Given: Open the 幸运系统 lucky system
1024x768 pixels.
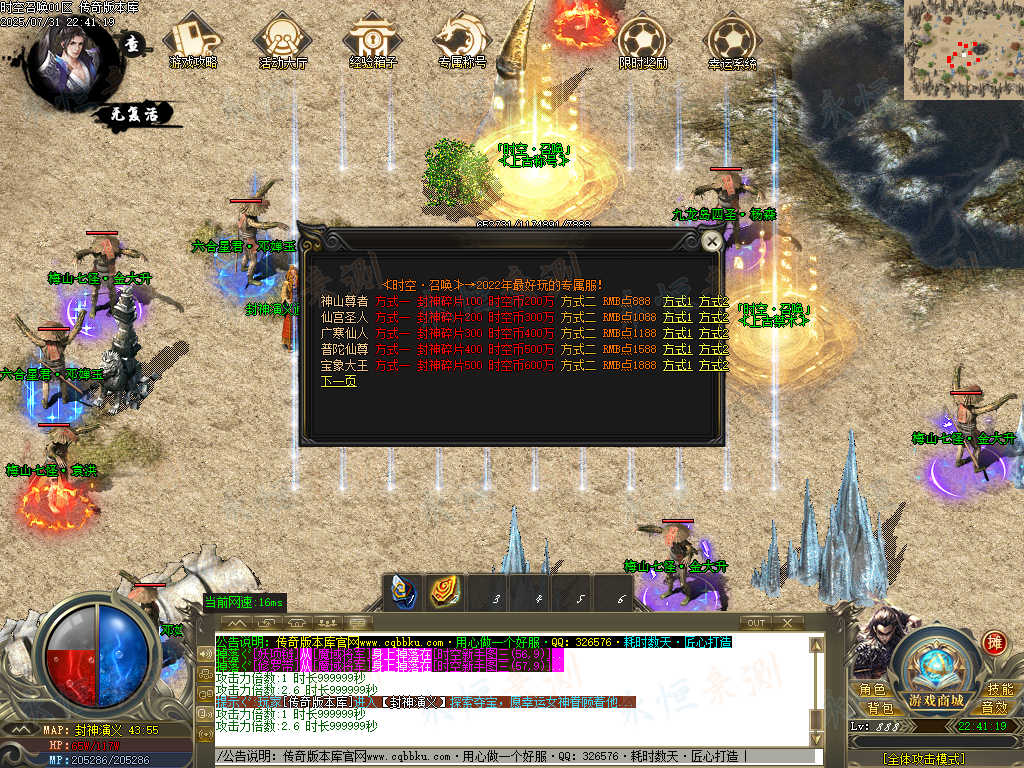Looking at the screenshot, I should [732, 40].
